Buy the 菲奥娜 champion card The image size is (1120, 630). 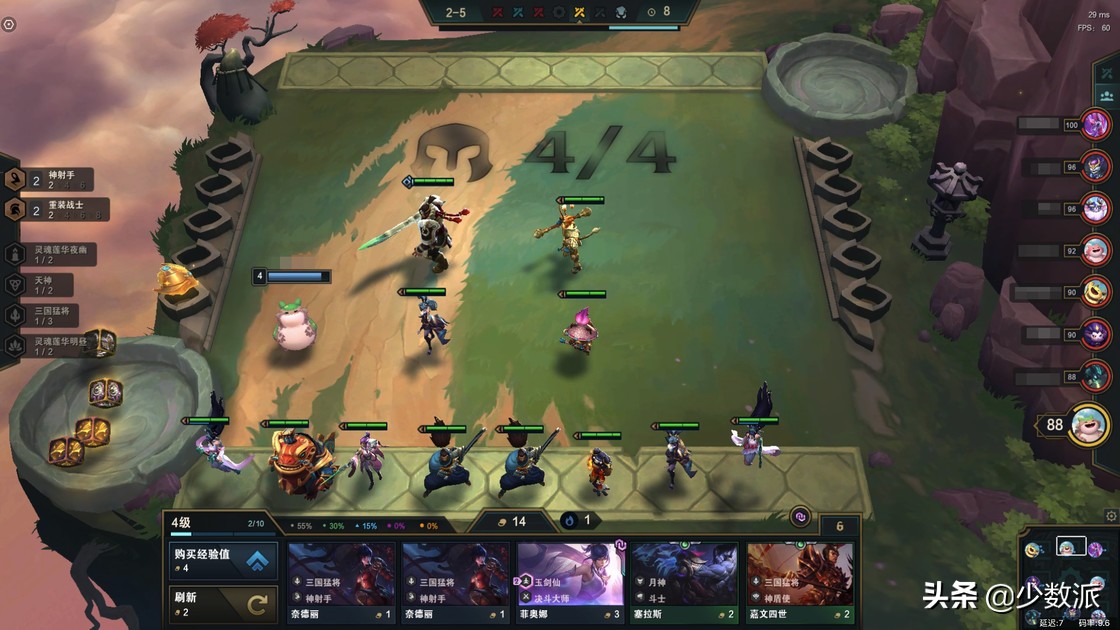[570, 582]
